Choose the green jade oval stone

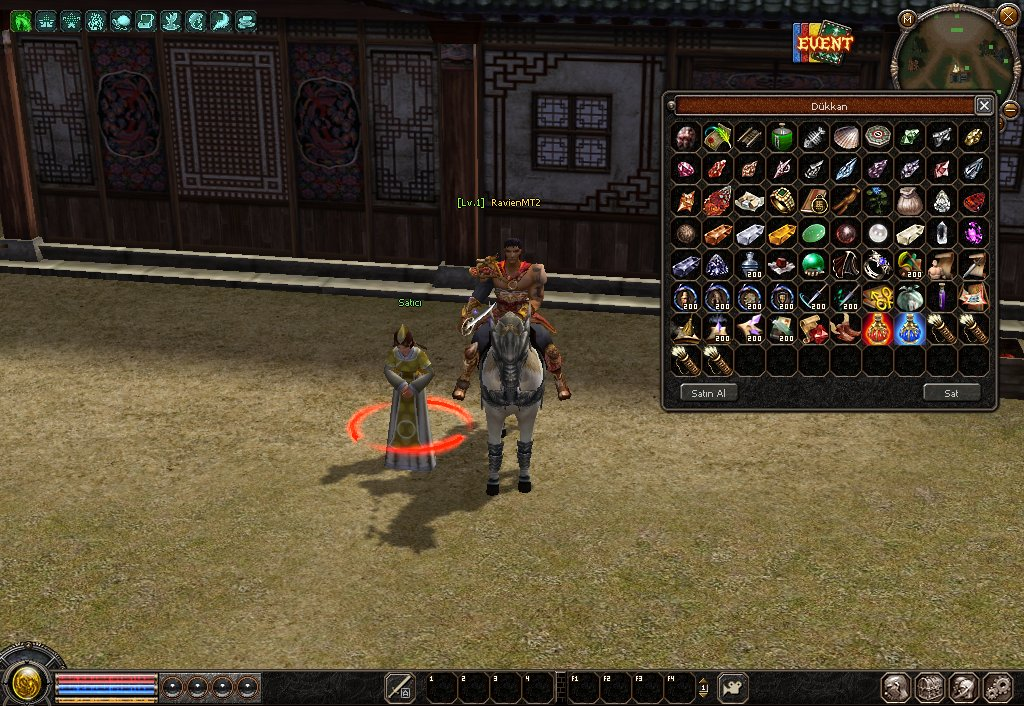pyautogui.click(x=814, y=233)
